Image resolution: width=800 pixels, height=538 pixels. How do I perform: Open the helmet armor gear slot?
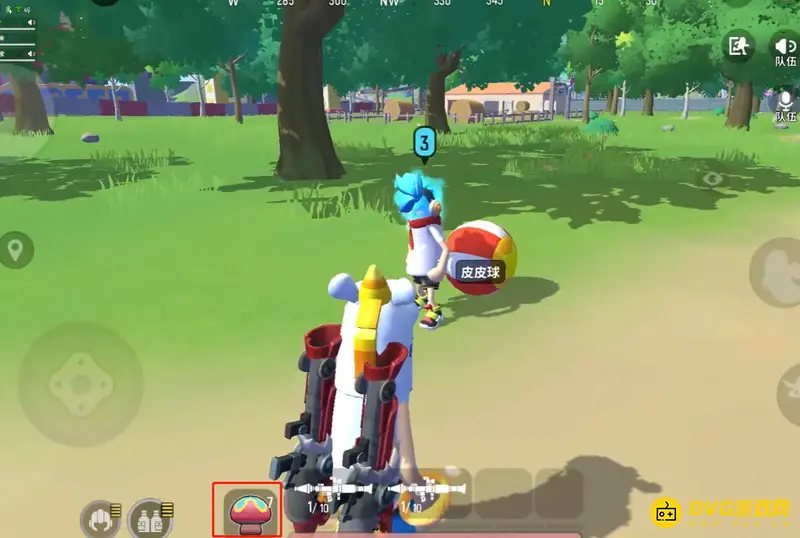[x=102, y=517]
